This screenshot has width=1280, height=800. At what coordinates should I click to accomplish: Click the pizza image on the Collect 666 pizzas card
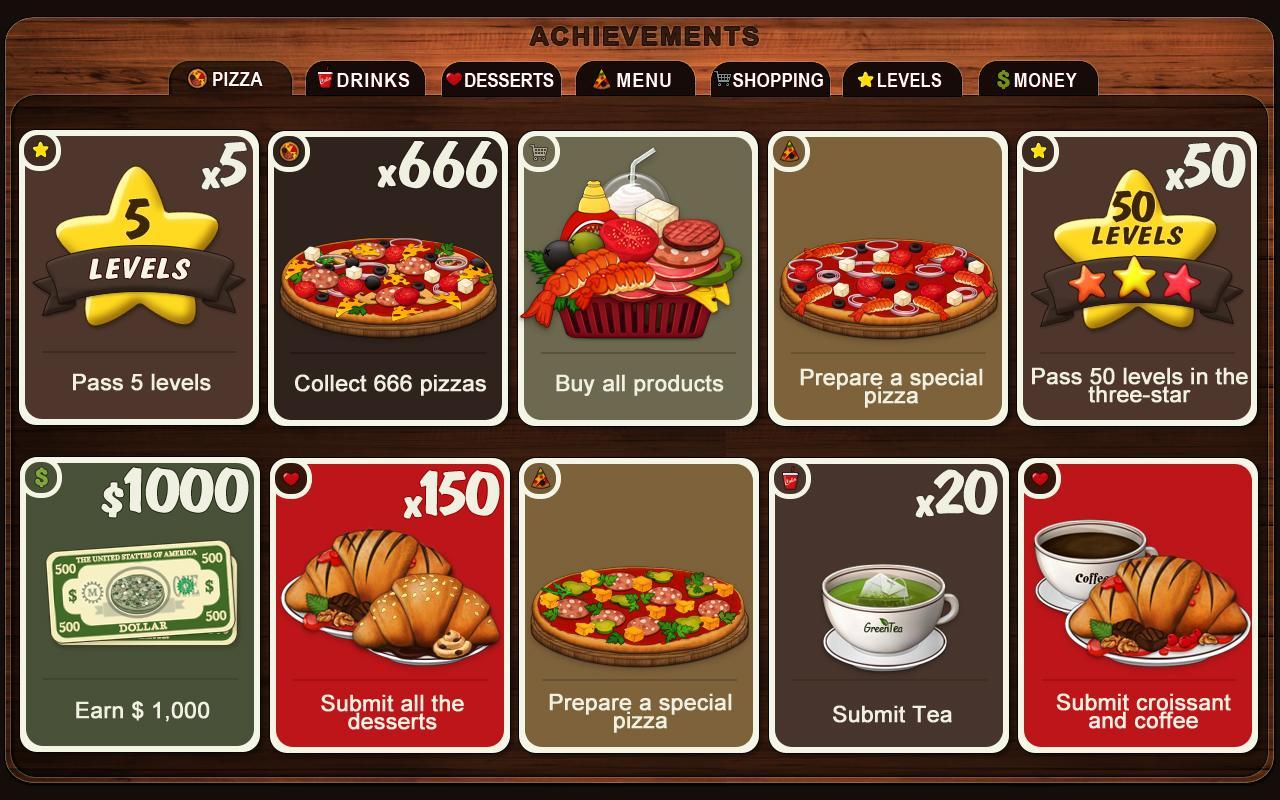(387, 280)
